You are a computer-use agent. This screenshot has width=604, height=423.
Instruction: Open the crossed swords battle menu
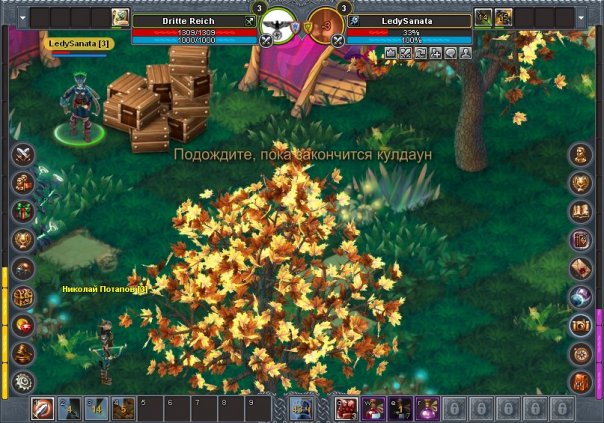pos(22,154)
